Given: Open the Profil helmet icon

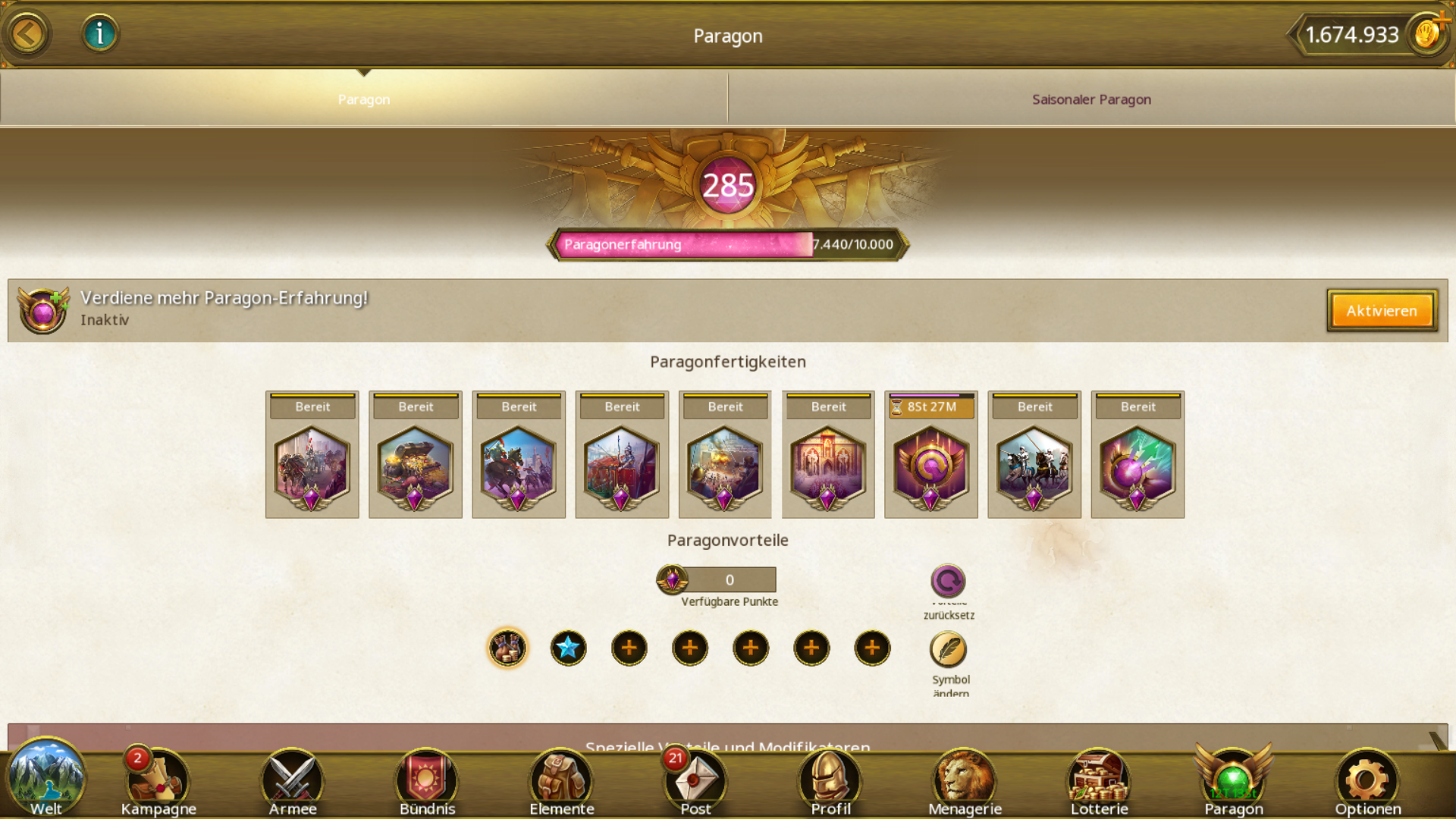Looking at the screenshot, I should [x=830, y=783].
